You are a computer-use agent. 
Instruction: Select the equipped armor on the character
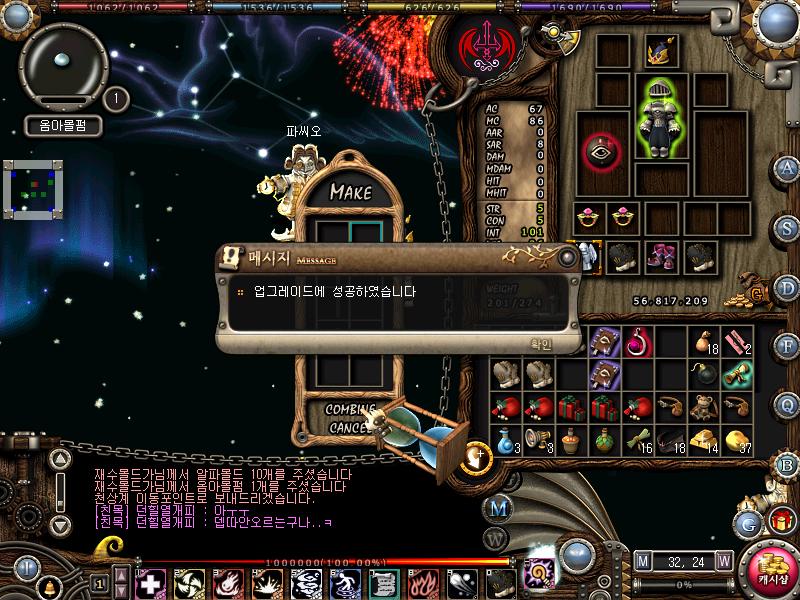point(659,116)
